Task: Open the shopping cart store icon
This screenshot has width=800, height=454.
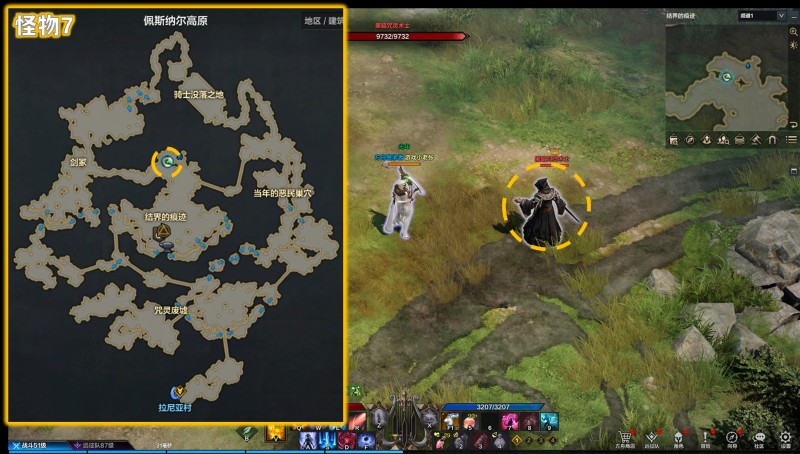Action: click(x=627, y=437)
